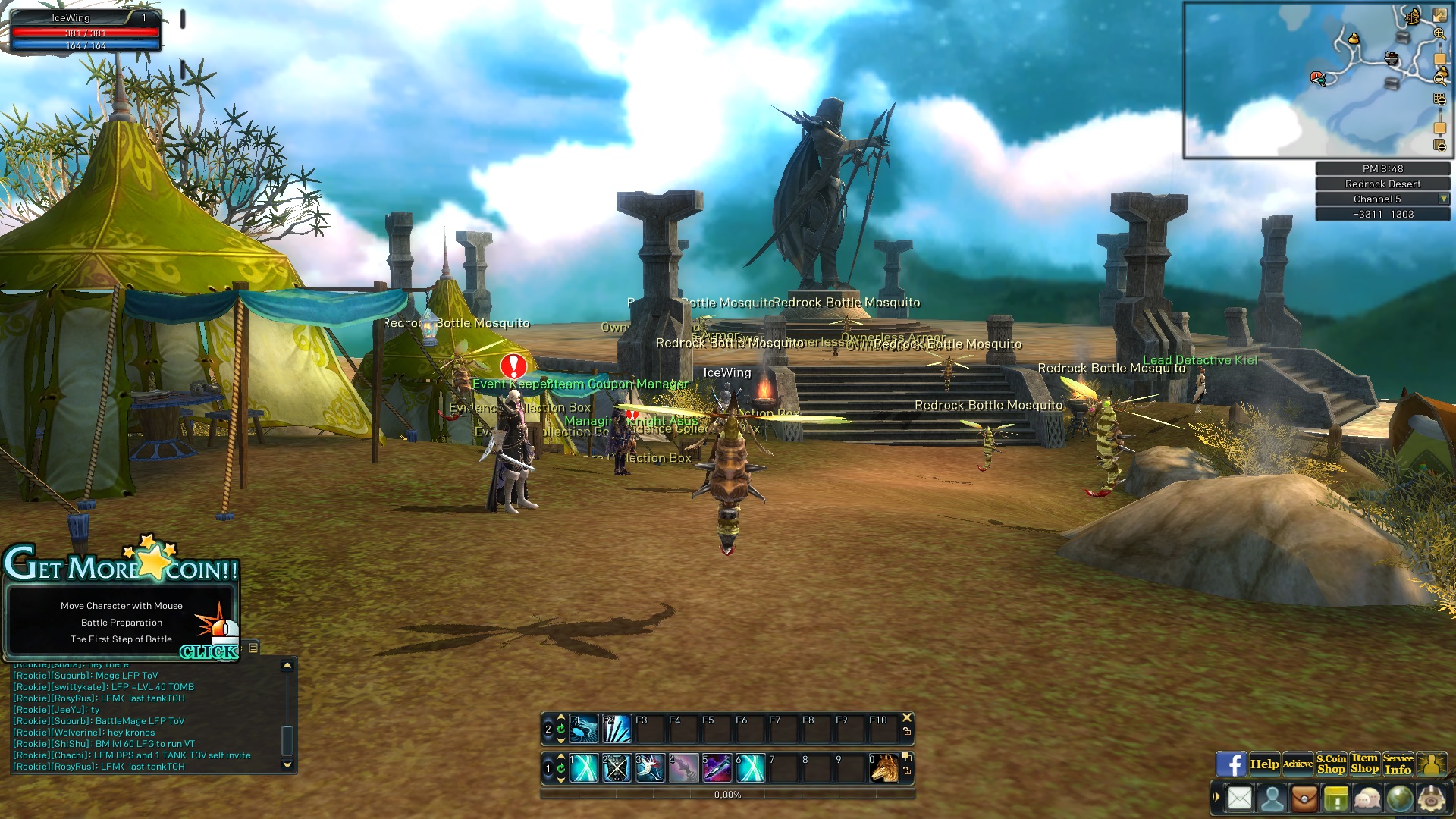Open the Channel 5 dropdown
Viewport: 1456px width, 819px height.
click(1443, 199)
